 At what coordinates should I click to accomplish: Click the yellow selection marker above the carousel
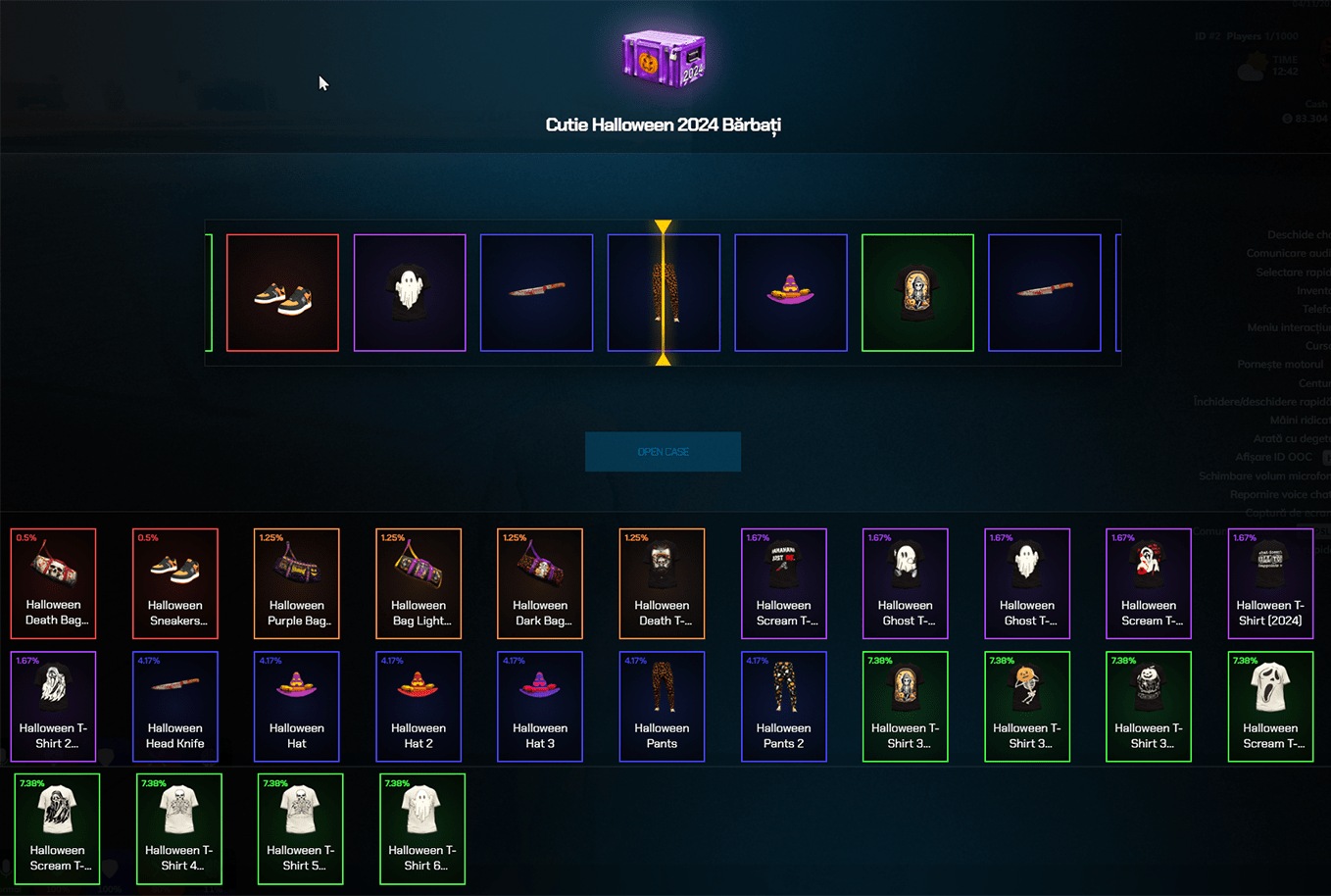coord(664,226)
